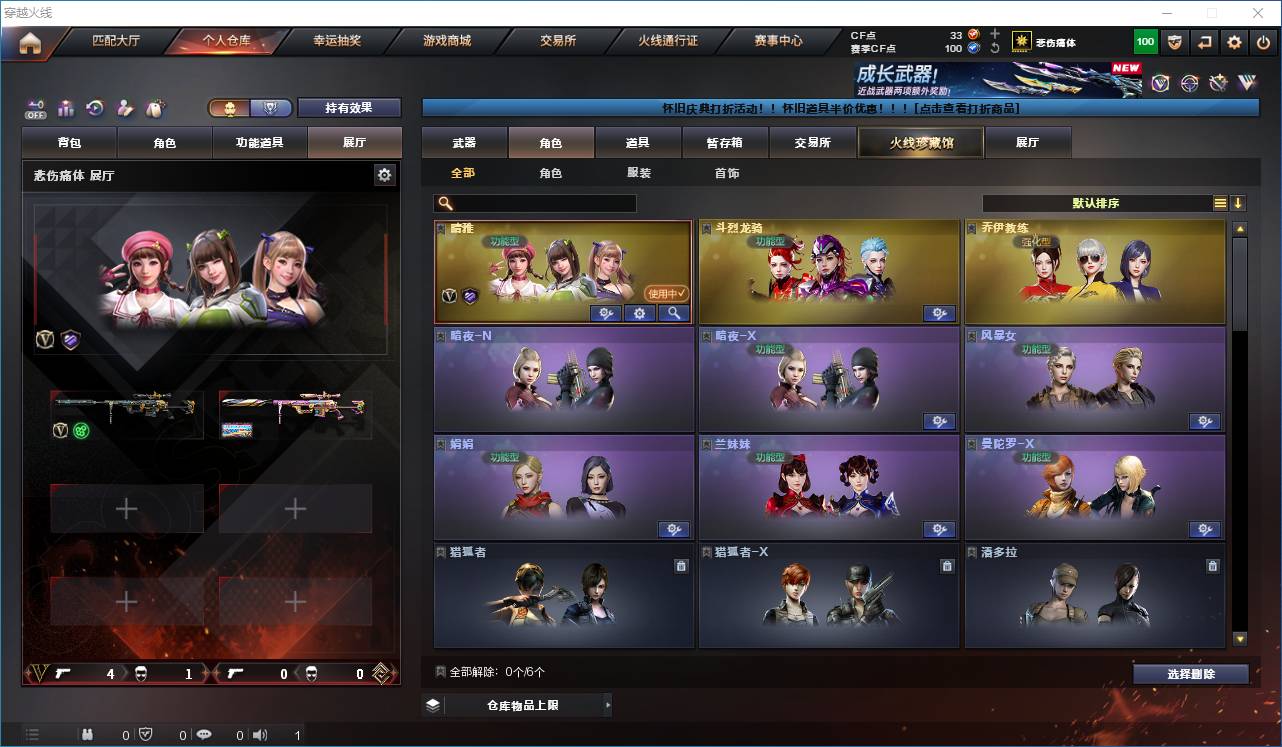Click the channel return arrow icon near the gear

pyautogui.click(x=1204, y=42)
